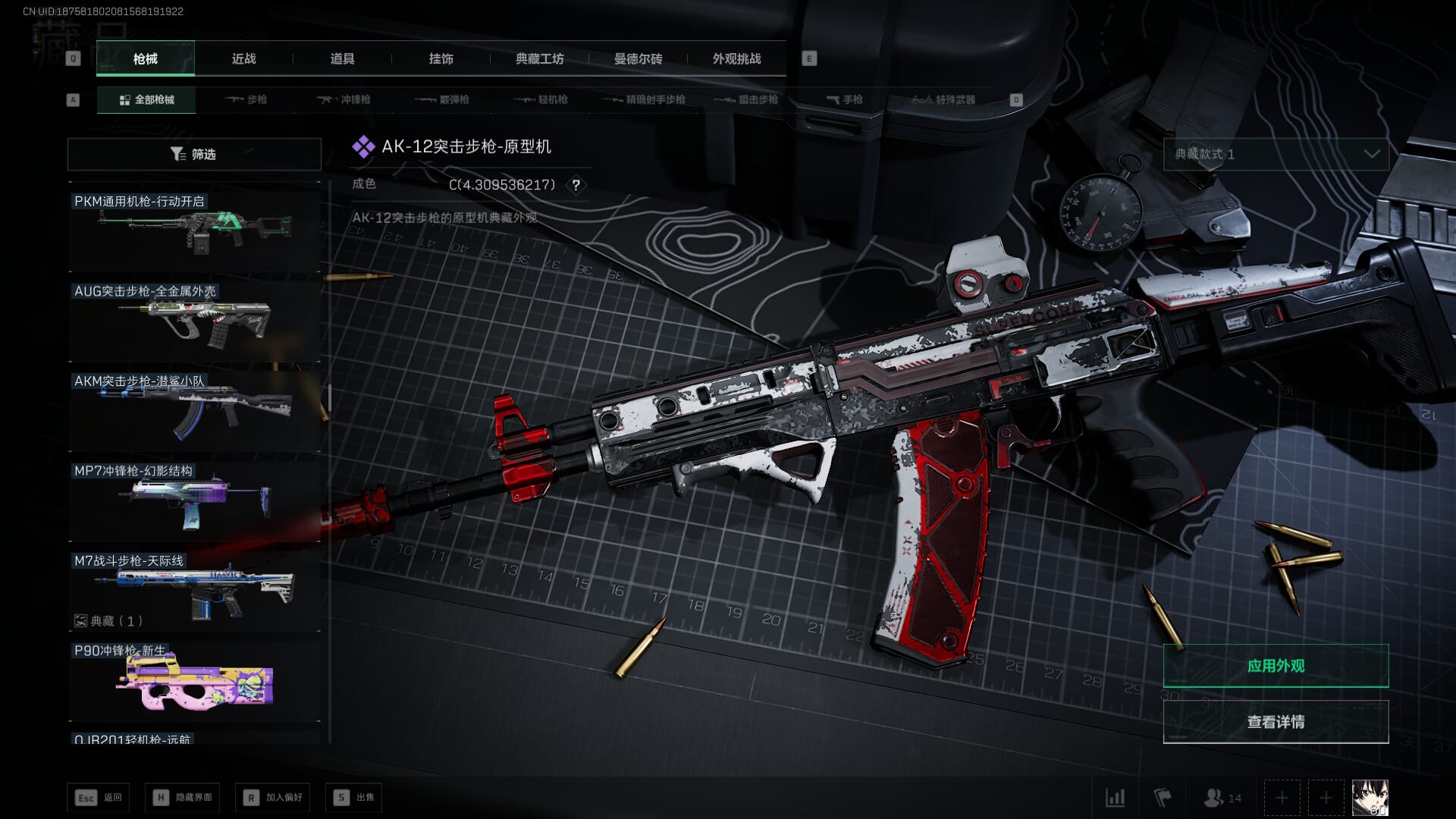This screenshot has width=1456, height=819.
Task: Open the 曼德尔砖 tab
Action: click(638, 58)
